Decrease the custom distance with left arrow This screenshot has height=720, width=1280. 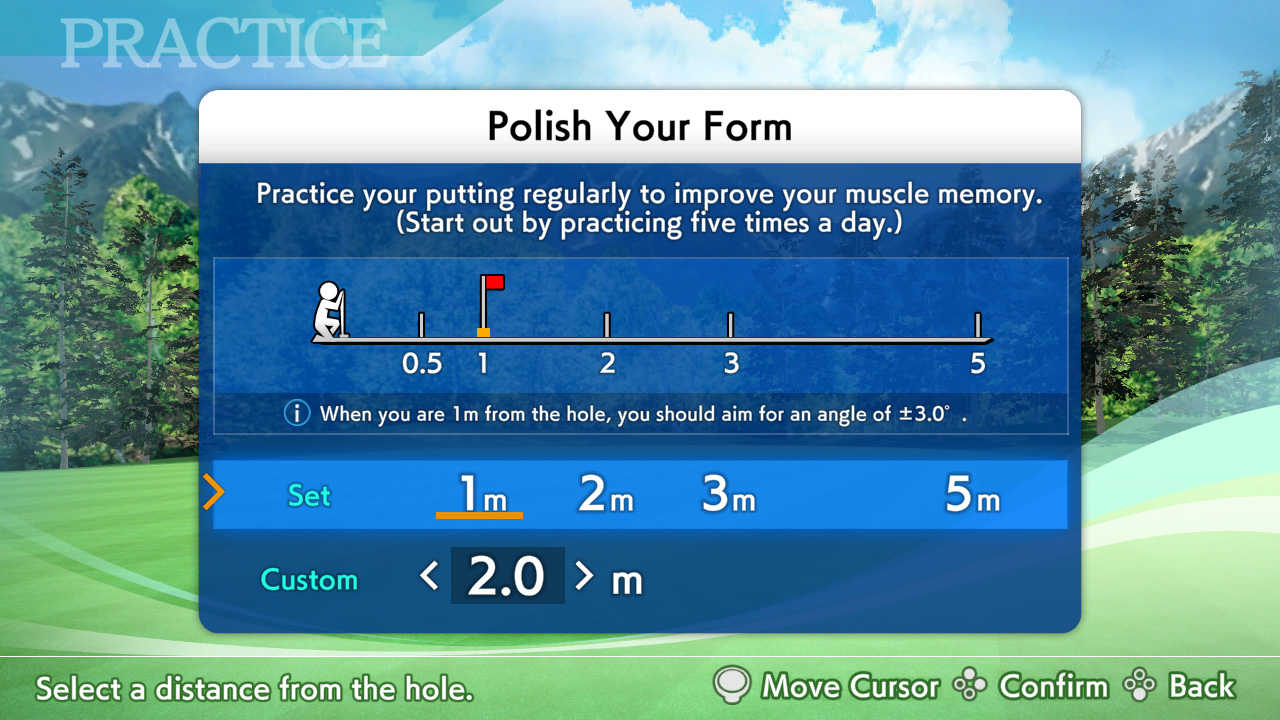pyautogui.click(x=430, y=576)
